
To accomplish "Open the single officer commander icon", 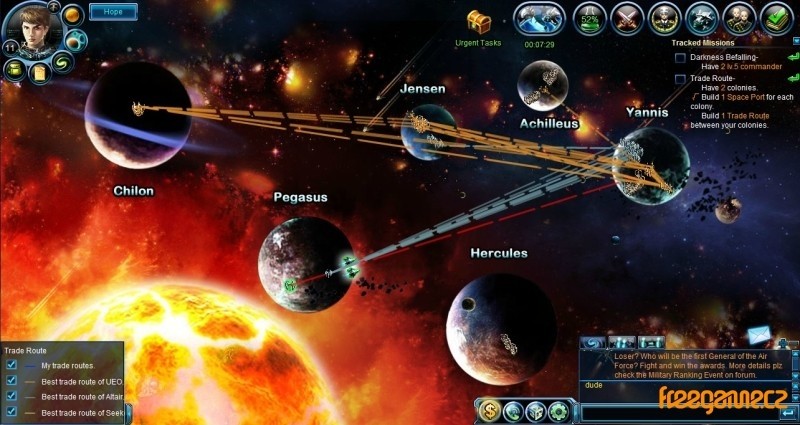I will tap(664, 18).
